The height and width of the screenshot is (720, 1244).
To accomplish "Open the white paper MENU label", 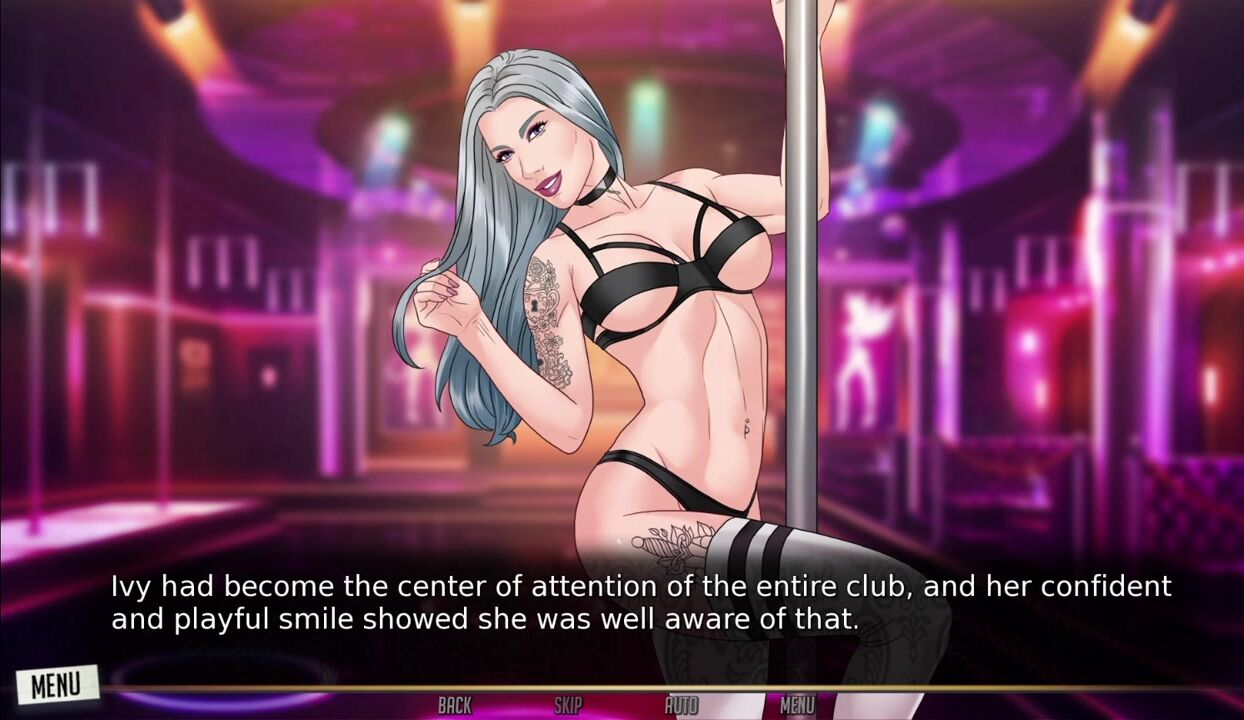I will coord(57,685).
